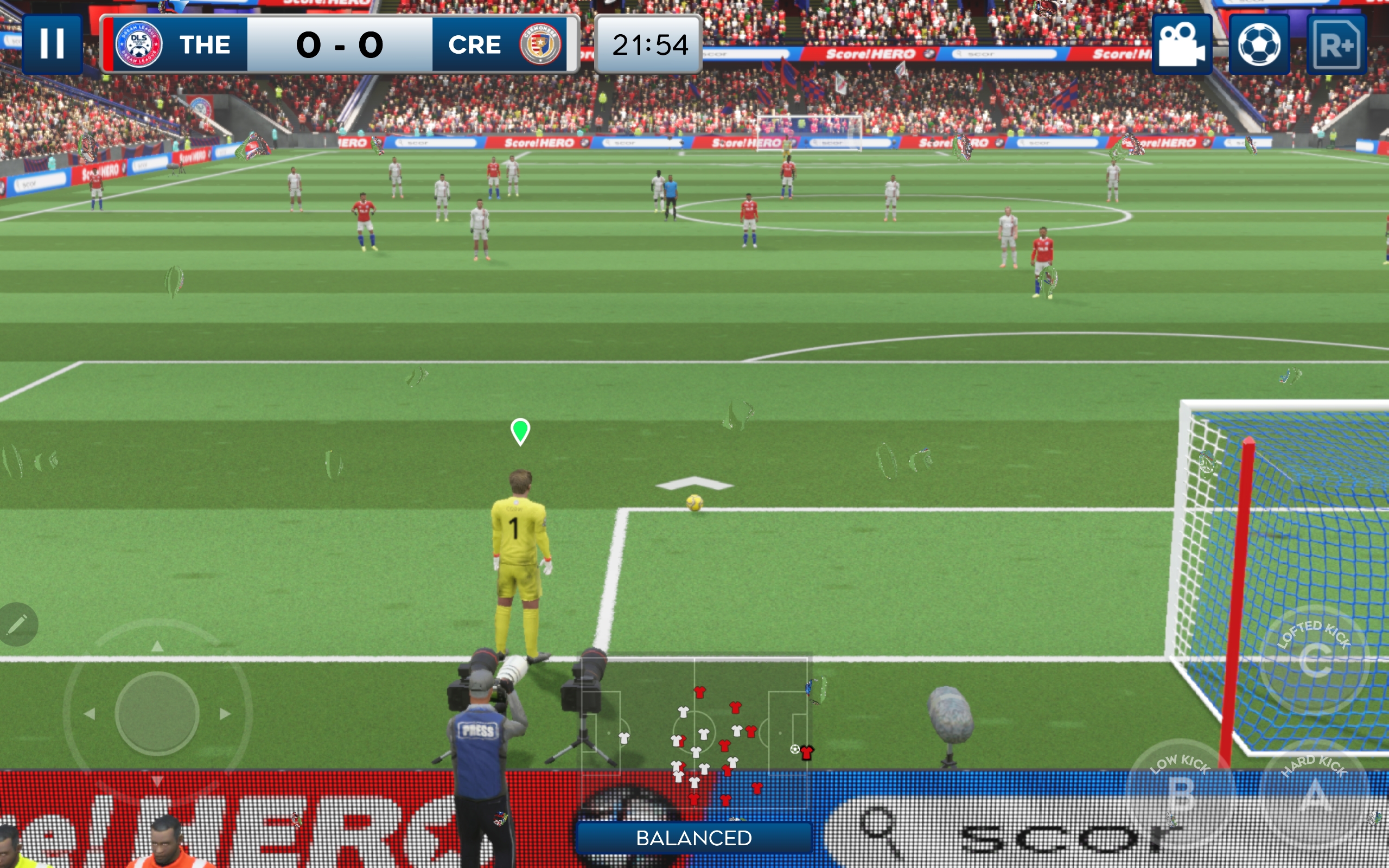Viewport: 1389px width, 868px height.
Task: Change the Balanced tactics setting
Action: 694,838
